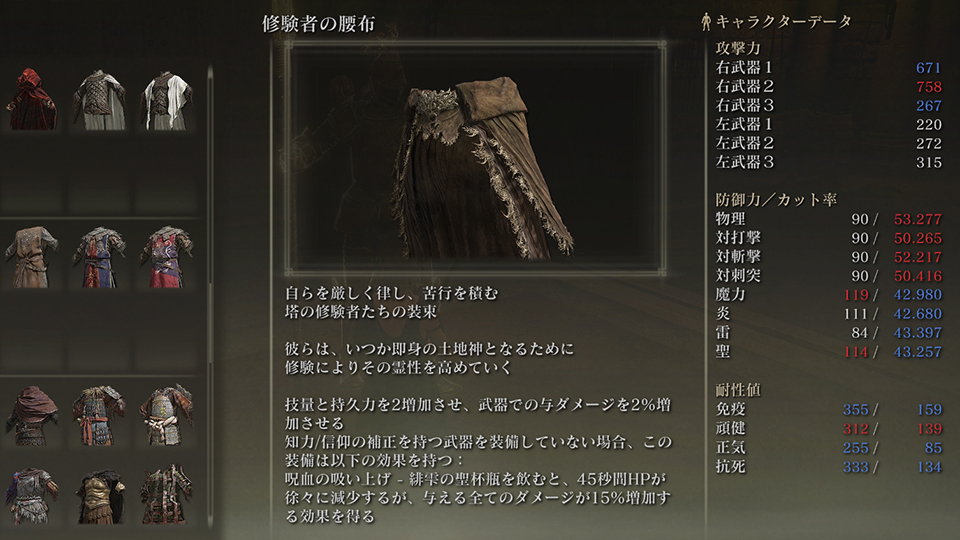The image size is (960, 540).
Task: Choose the chainmail vest with grey cloak
Action: 98,100
